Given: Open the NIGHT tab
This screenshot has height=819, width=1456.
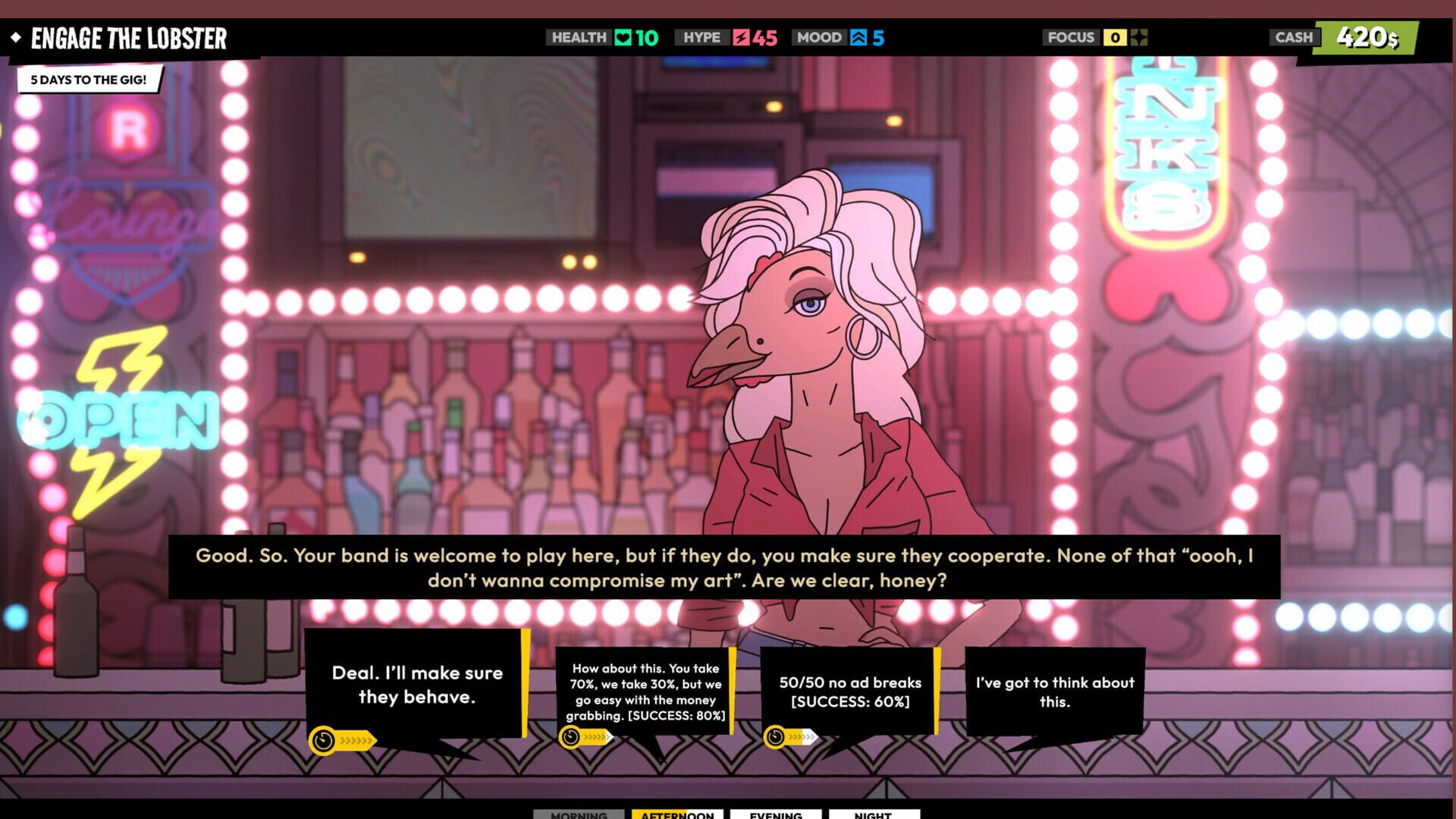Looking at the screenshot, I should [874, 815].
